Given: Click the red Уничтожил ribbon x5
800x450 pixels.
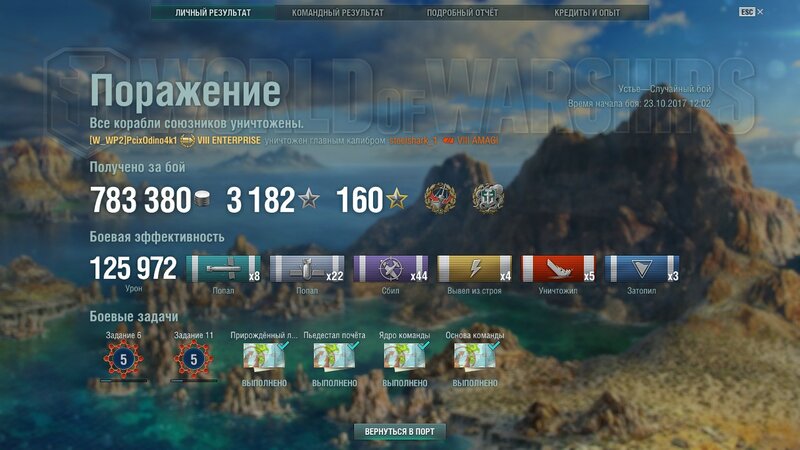Looking at the screenshot, I should [x=559, y=268].
